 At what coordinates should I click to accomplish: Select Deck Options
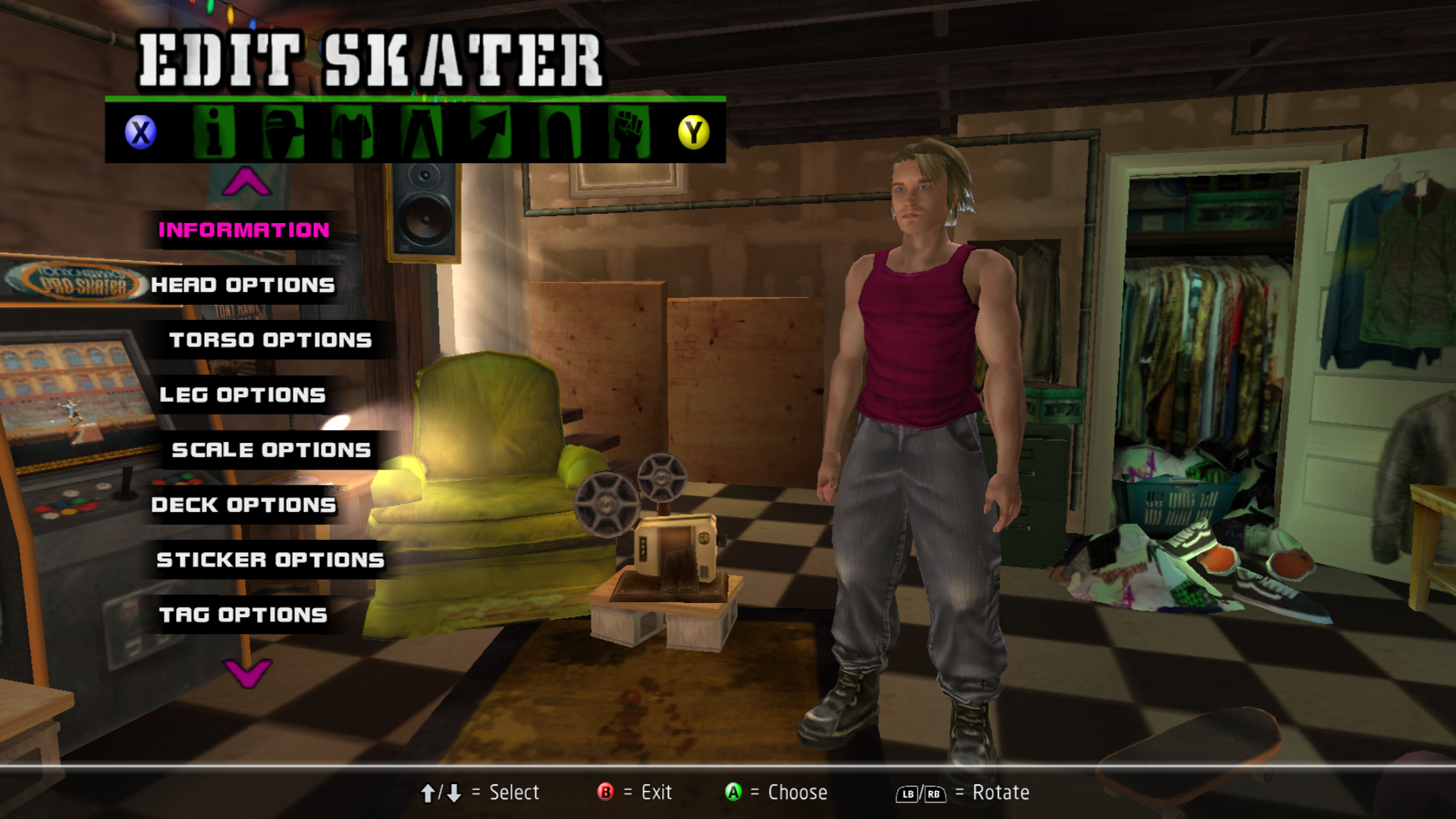[x=243, y=505]
